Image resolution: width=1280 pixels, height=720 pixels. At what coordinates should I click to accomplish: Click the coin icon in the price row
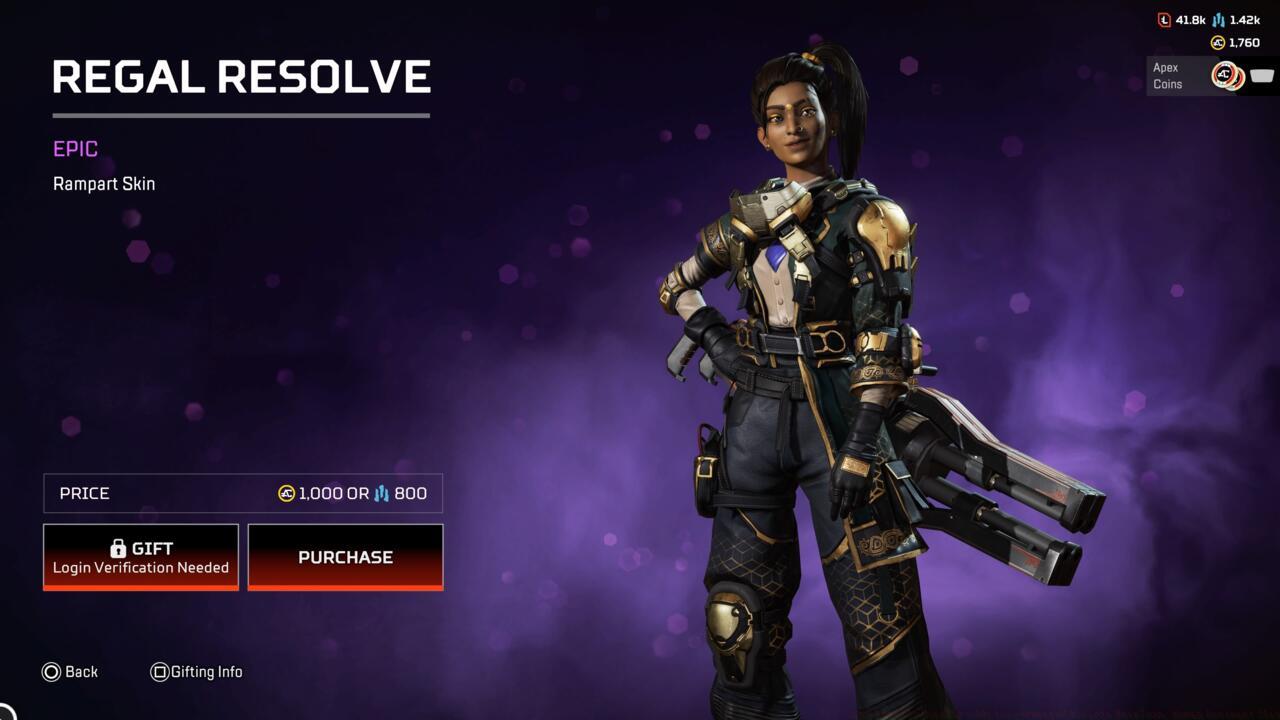pyautogui.click(x=286, y=493)
